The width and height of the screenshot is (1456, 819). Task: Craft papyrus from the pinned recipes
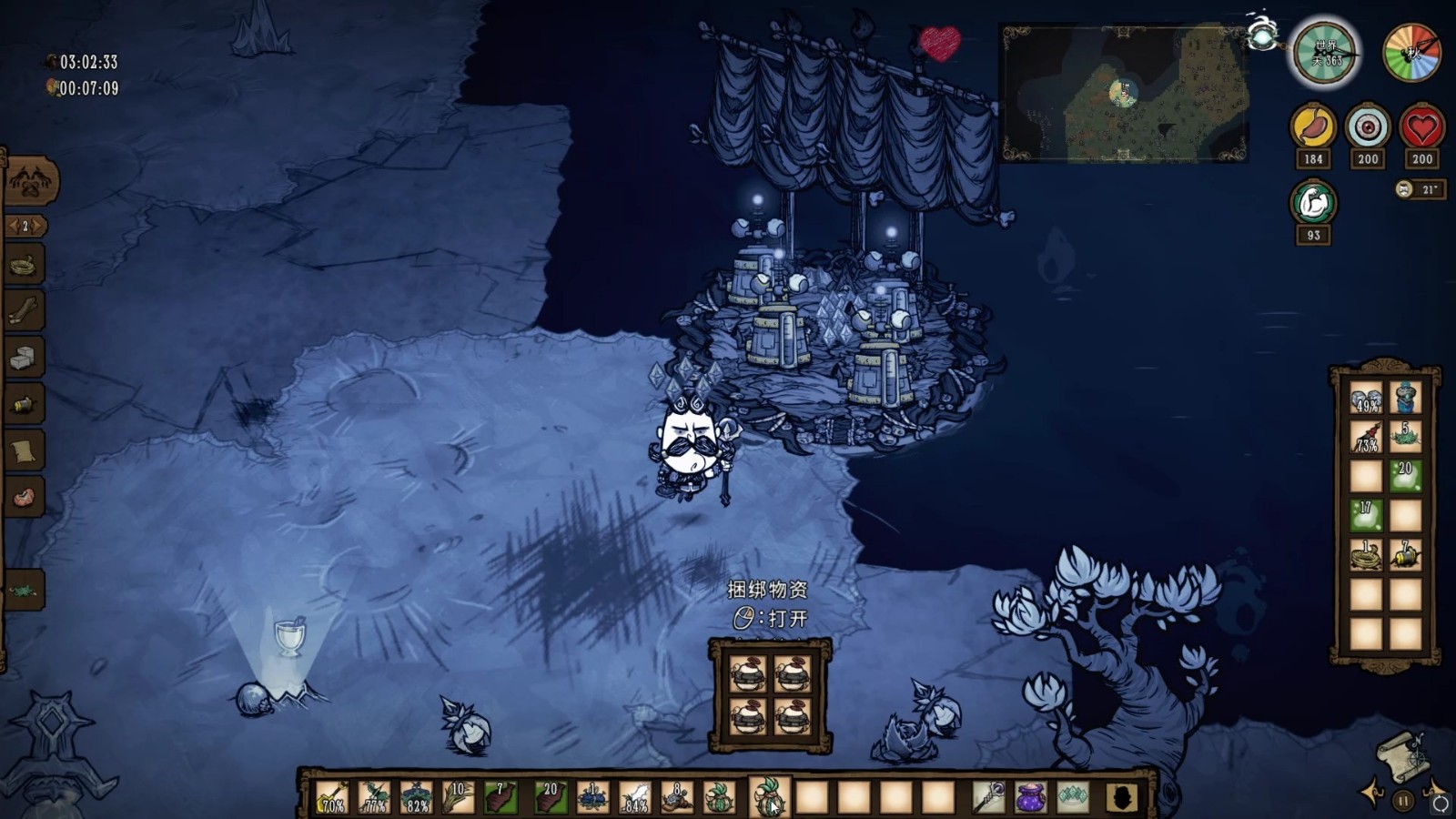point(24,451)
